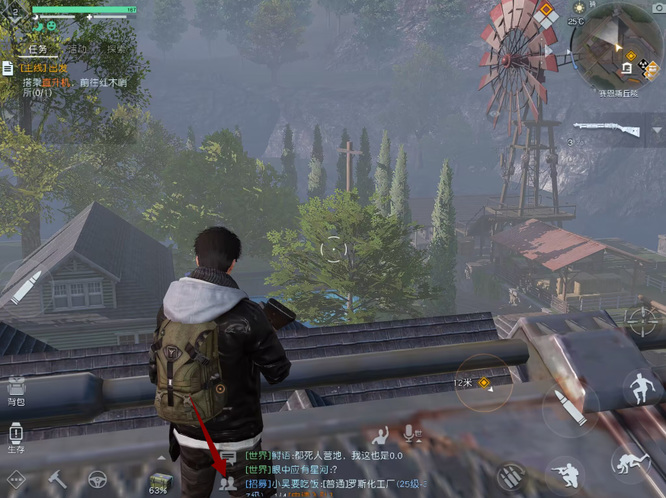666x498 pixels.
Task: Open the backpack (背包) inventory
Action: pyautogui.click(x=16, y=388)
